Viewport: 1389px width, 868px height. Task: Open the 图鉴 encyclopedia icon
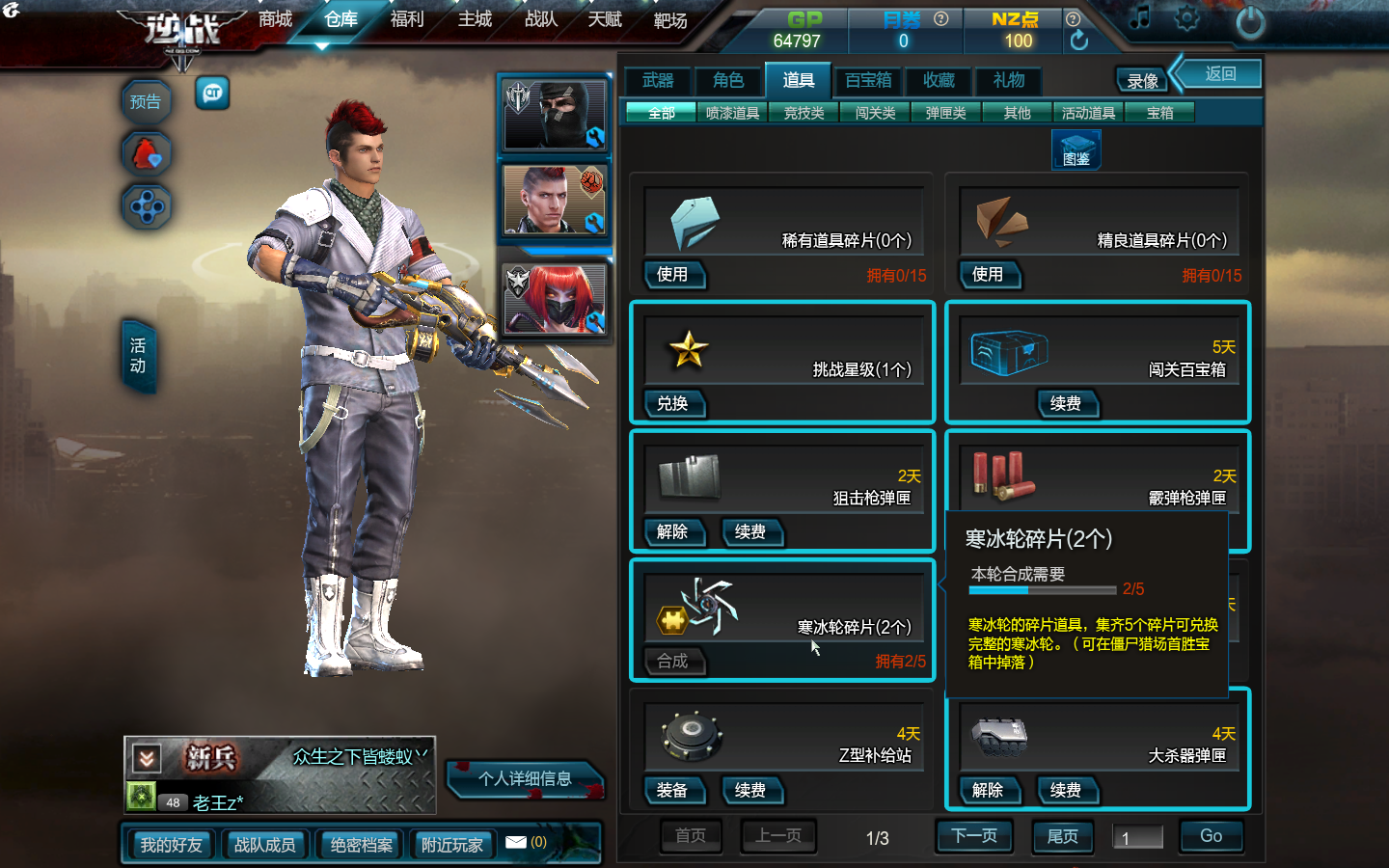1076,150
